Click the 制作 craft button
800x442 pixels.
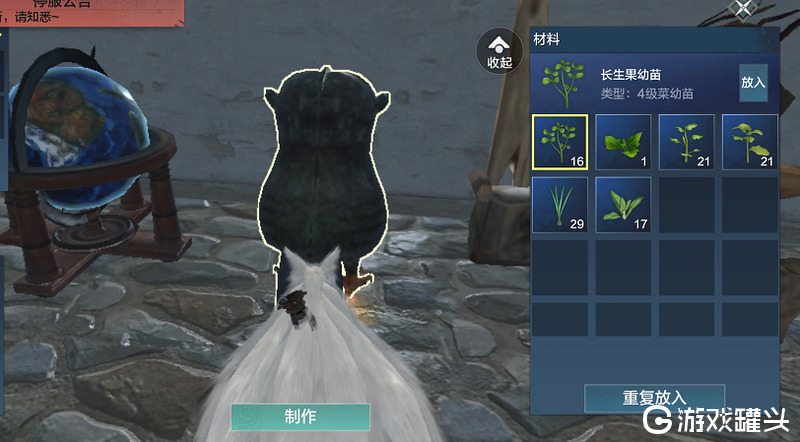click(300, 416)
